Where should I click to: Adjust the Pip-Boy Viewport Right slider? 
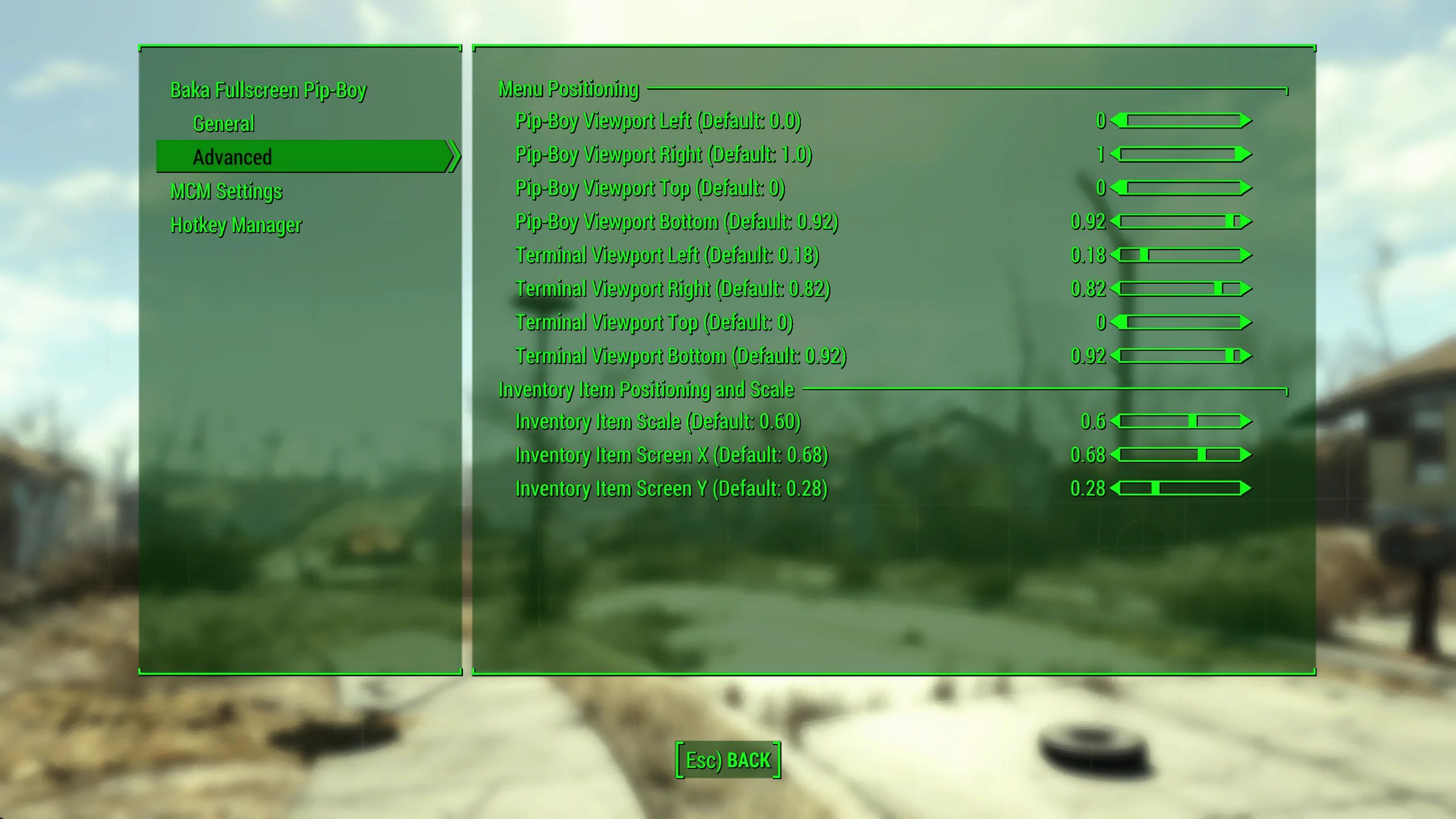(x=1180, y=154)
